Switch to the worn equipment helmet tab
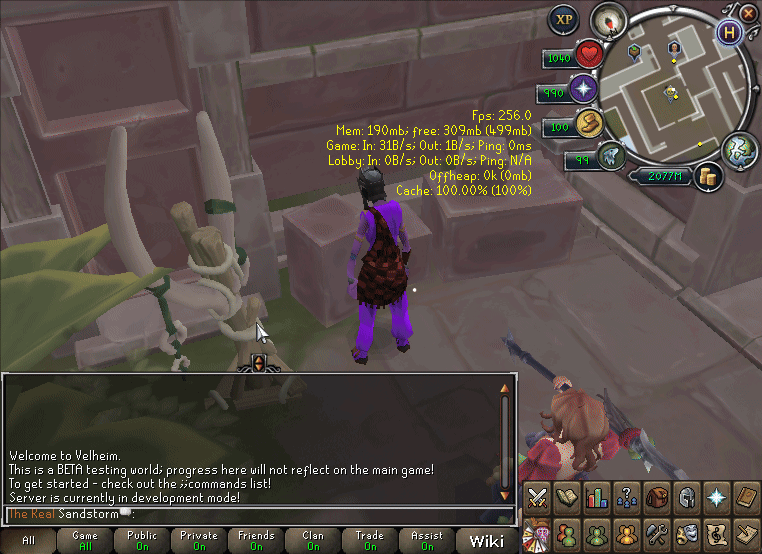The image size is (762, 554). 687,496
